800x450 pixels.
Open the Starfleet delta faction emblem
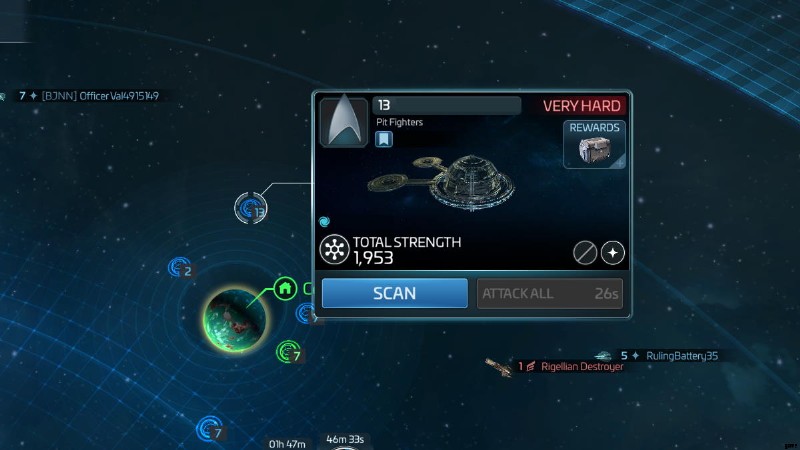tap(343, 122)
